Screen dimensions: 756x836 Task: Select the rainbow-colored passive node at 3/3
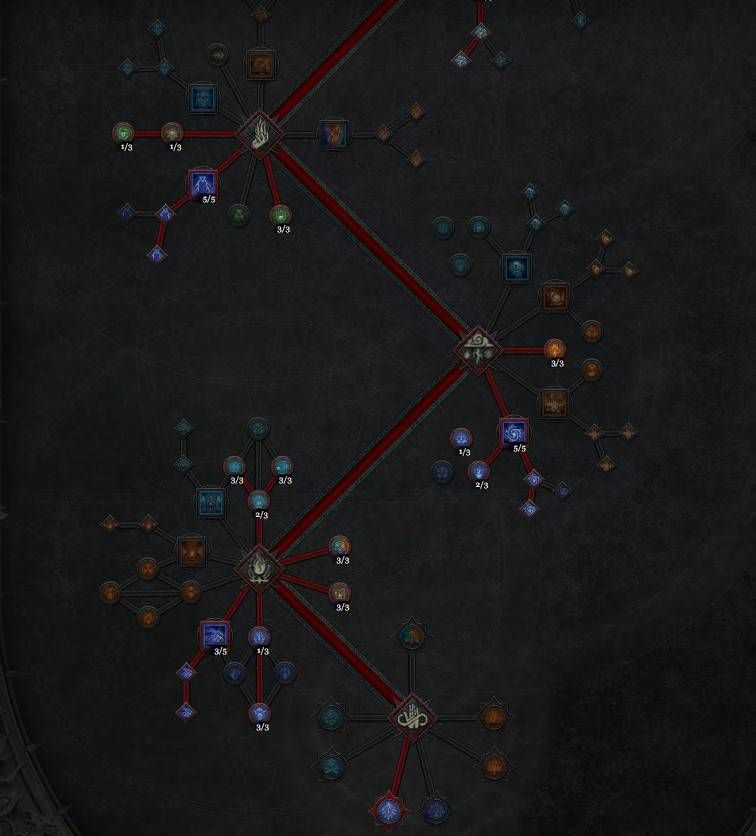point(340,546)
